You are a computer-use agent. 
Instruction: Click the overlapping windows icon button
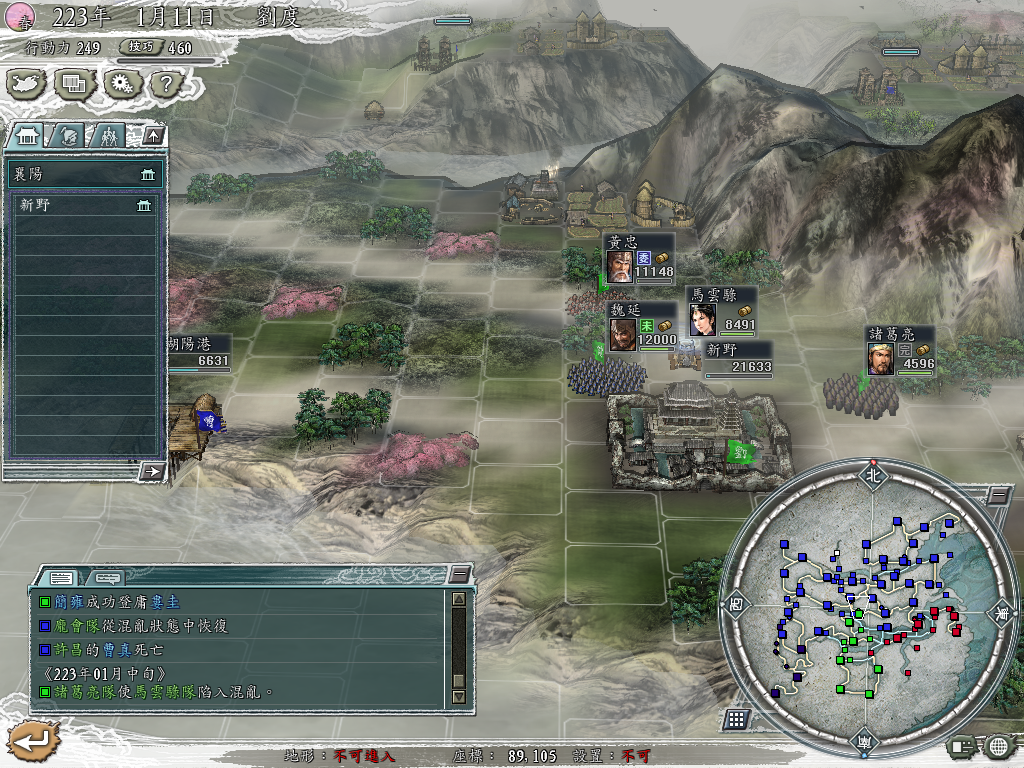click(74, 84)
